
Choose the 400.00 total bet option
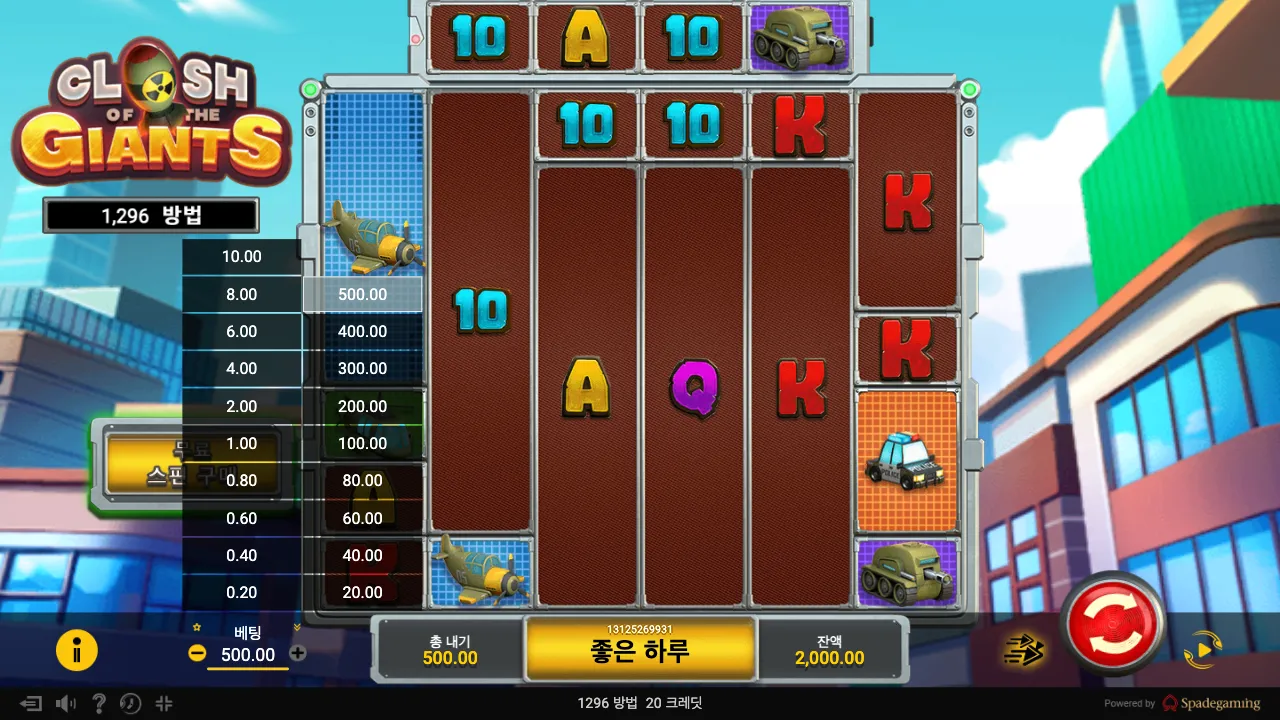[x=363, y=332]
